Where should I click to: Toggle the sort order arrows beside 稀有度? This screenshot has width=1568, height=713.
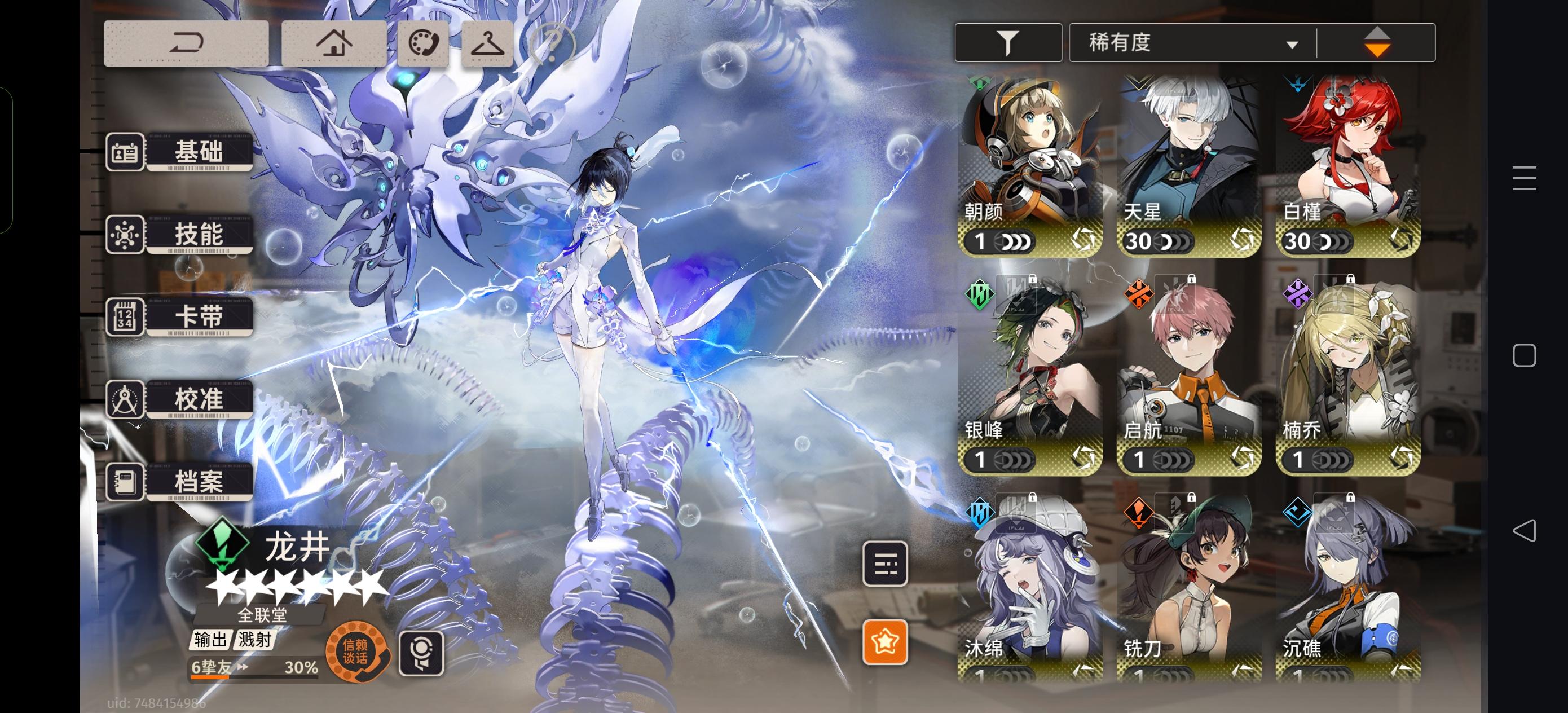point(1378,43)
